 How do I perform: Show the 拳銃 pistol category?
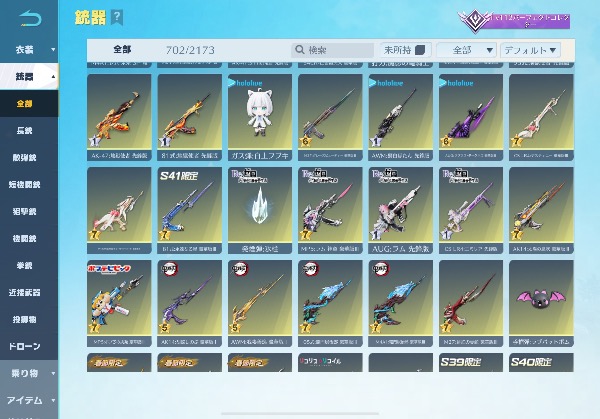coord(25,266)
